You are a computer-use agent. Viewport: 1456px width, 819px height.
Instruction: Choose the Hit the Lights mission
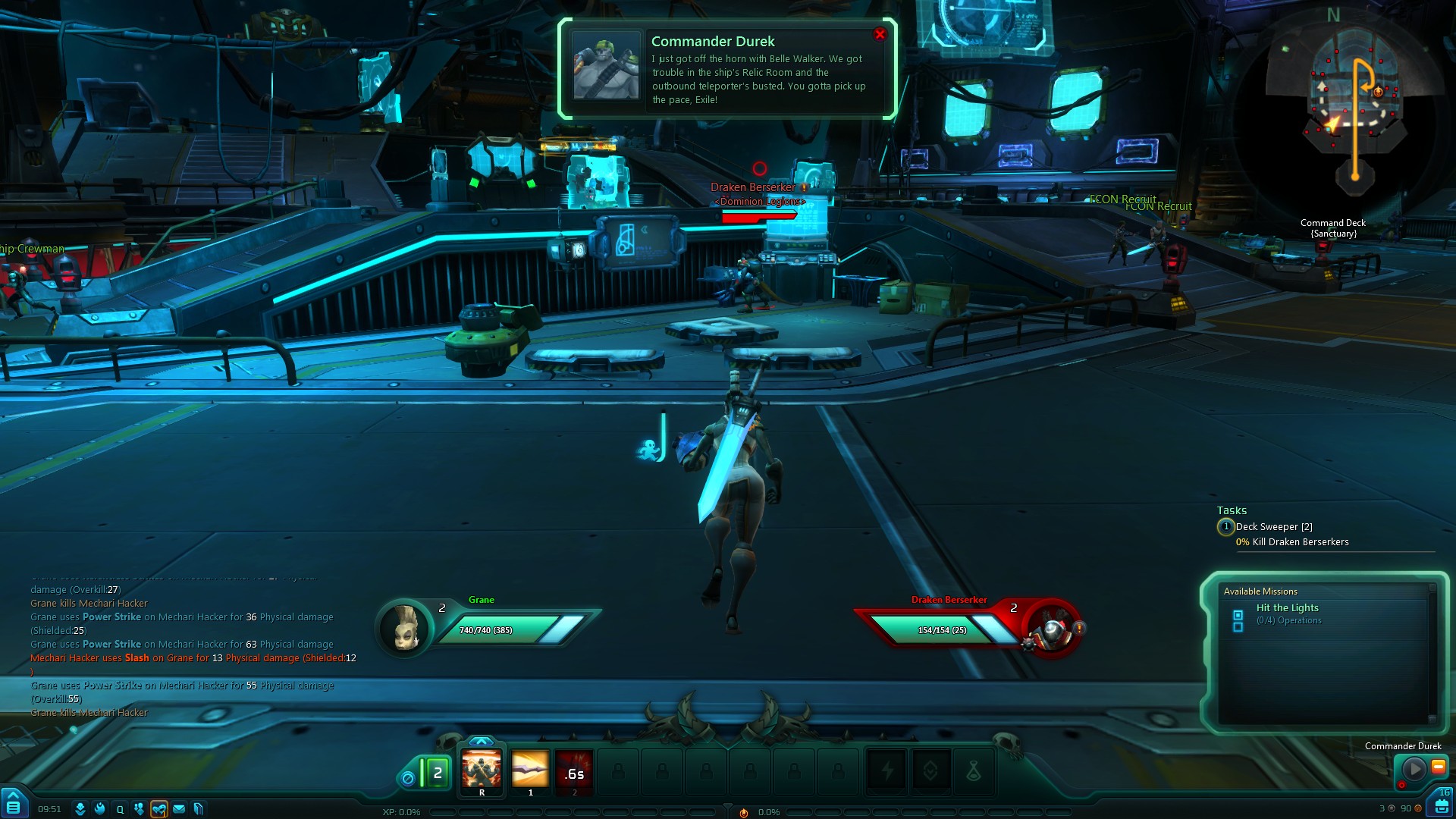pos(1287,608)
